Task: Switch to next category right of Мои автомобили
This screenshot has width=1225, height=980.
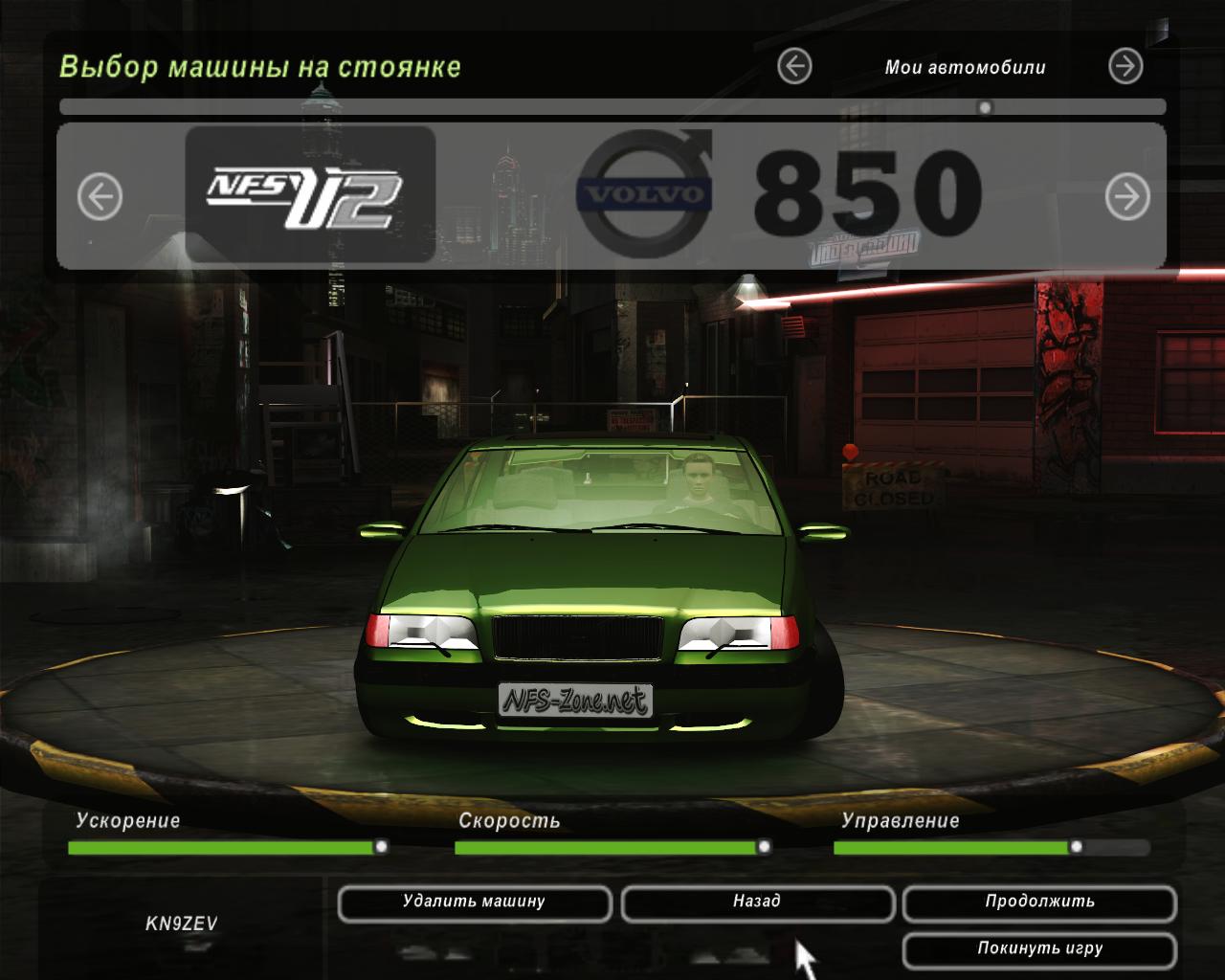Action: coord(1125,67)
